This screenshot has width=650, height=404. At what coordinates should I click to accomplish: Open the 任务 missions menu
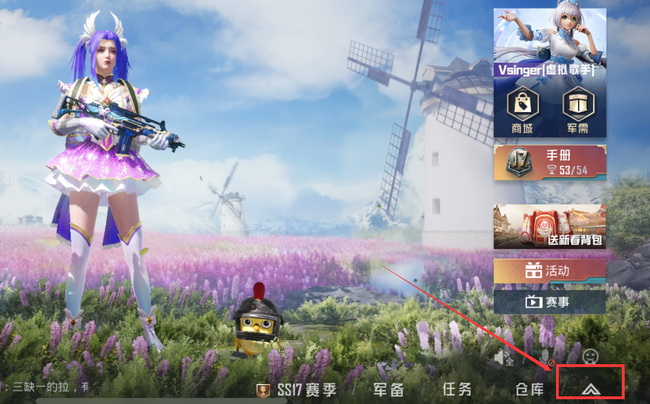tap(457, 390)
